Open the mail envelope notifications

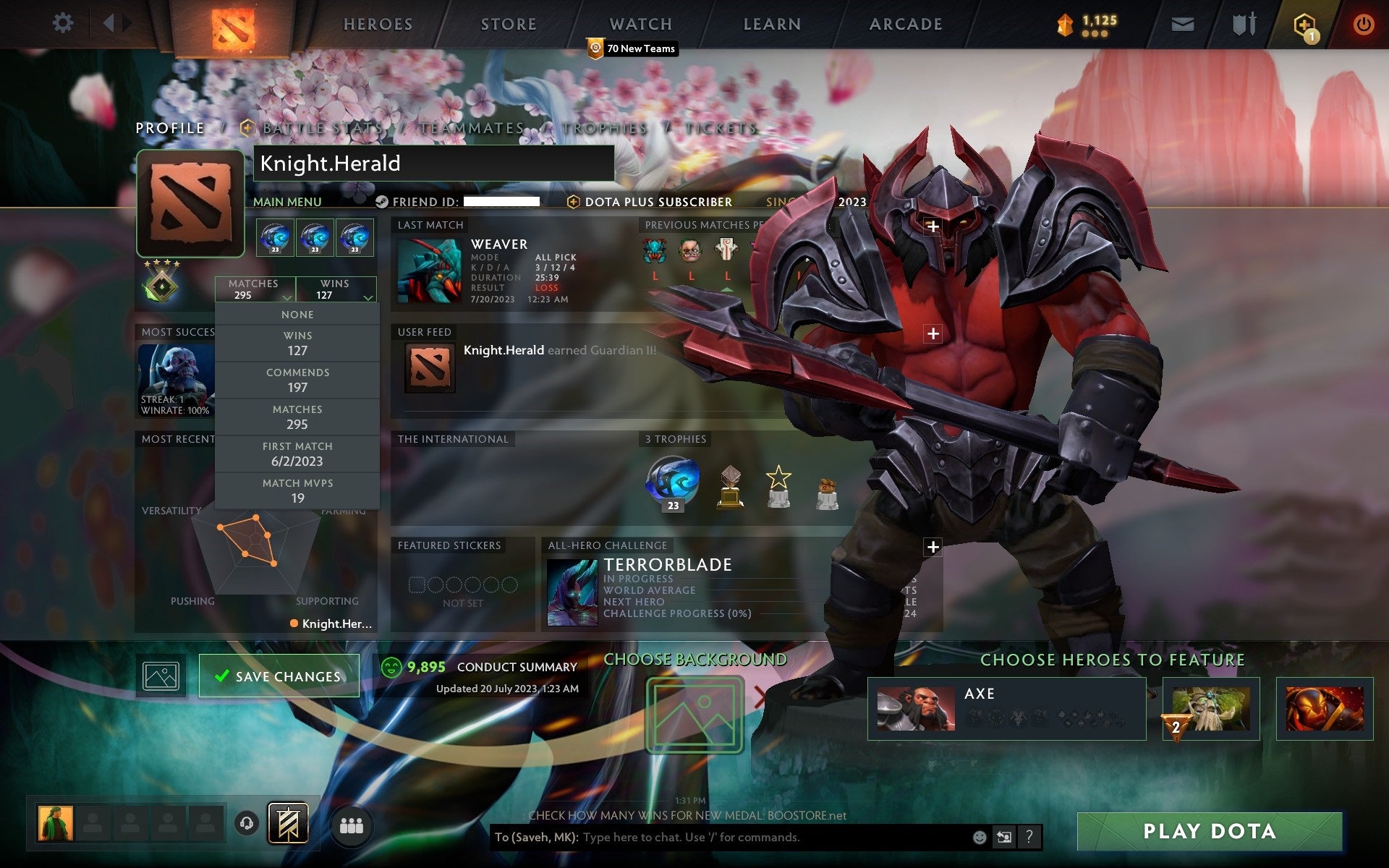tap(1182, 23)
